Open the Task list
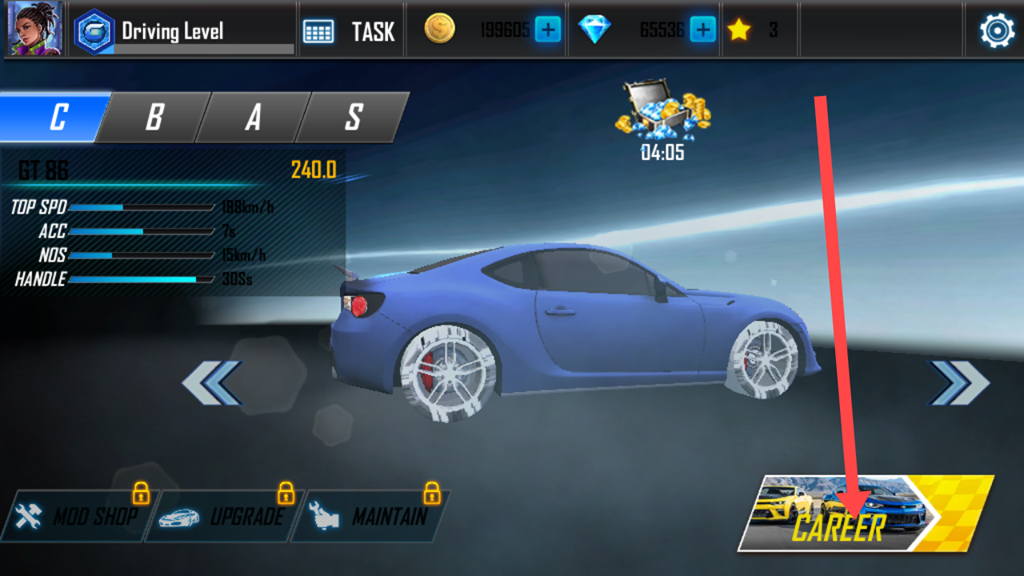The height and width of the screenshot is (576, 1024). tap(349, 31)
